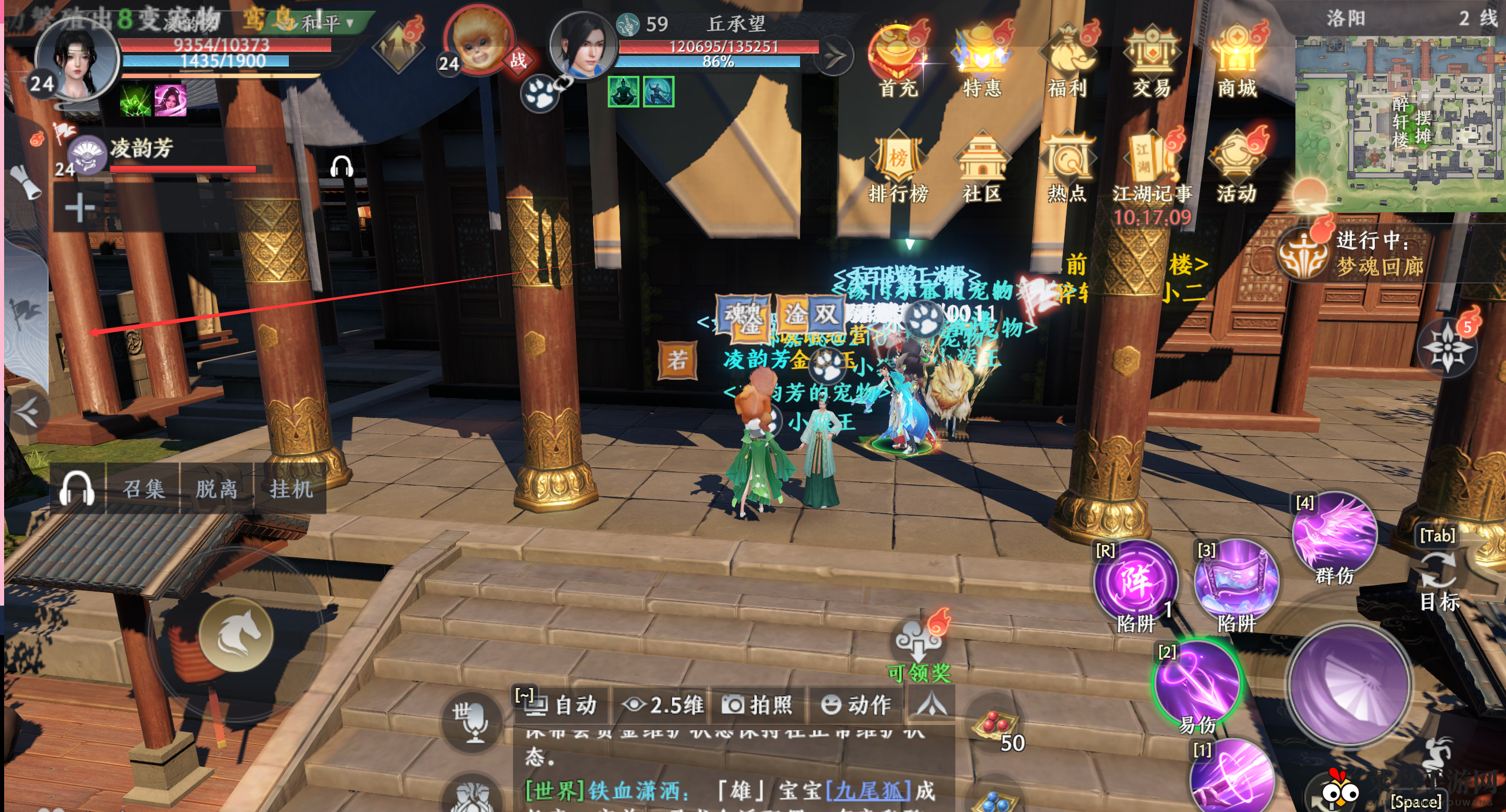Open the 社区 community page
1506x812 pixels.
click(x=982, y=168)
